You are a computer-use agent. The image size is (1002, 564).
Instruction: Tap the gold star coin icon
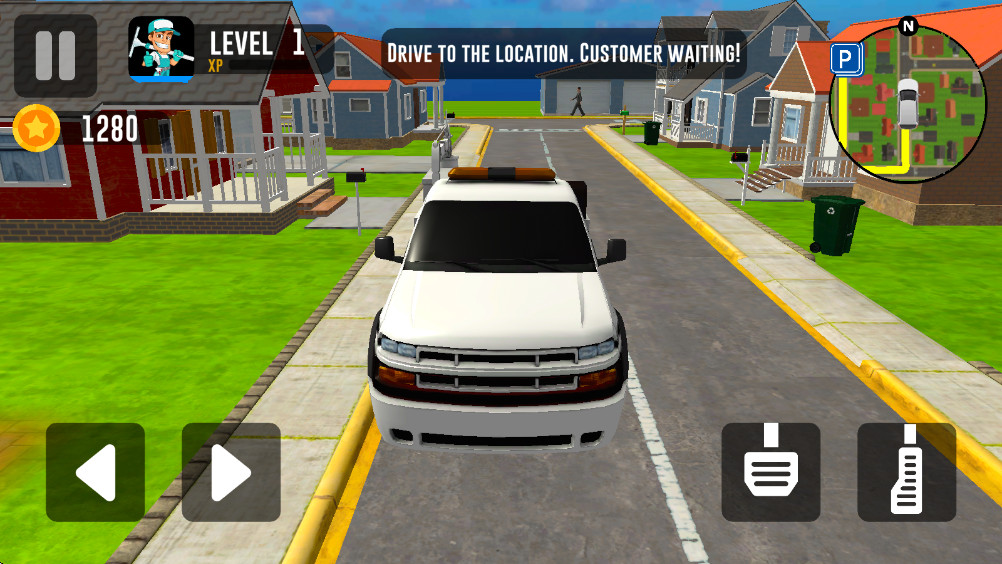[37, 128]
